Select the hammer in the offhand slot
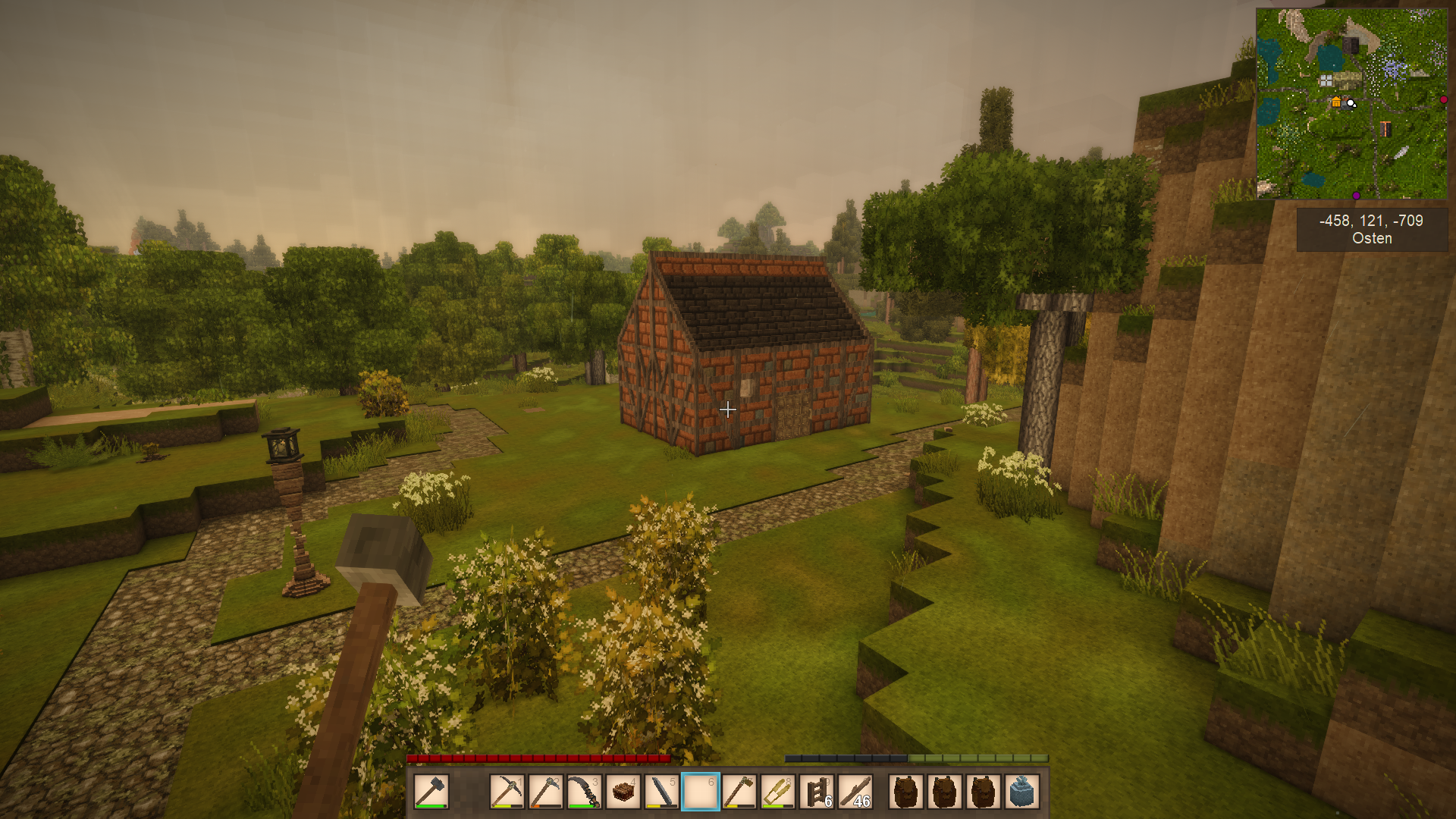The width and height of the screenshot is (1456, 819). 431,792
